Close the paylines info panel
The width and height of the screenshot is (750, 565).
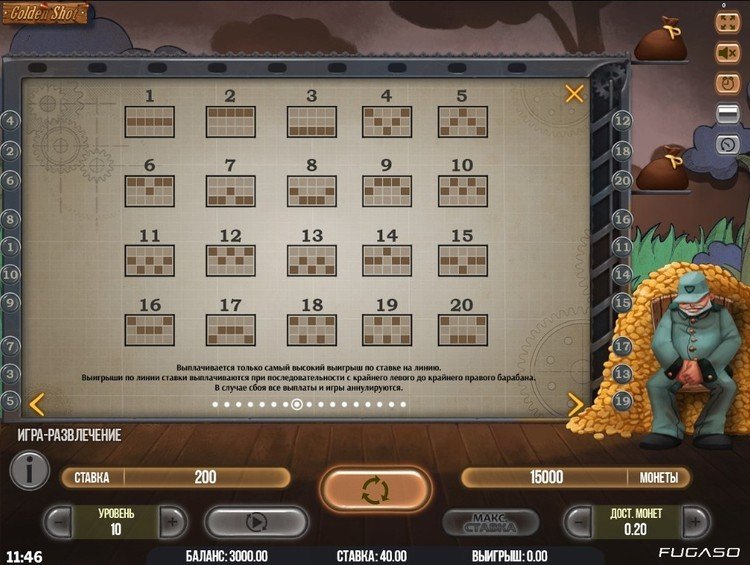pyautogui.click(x=574, y=94)
